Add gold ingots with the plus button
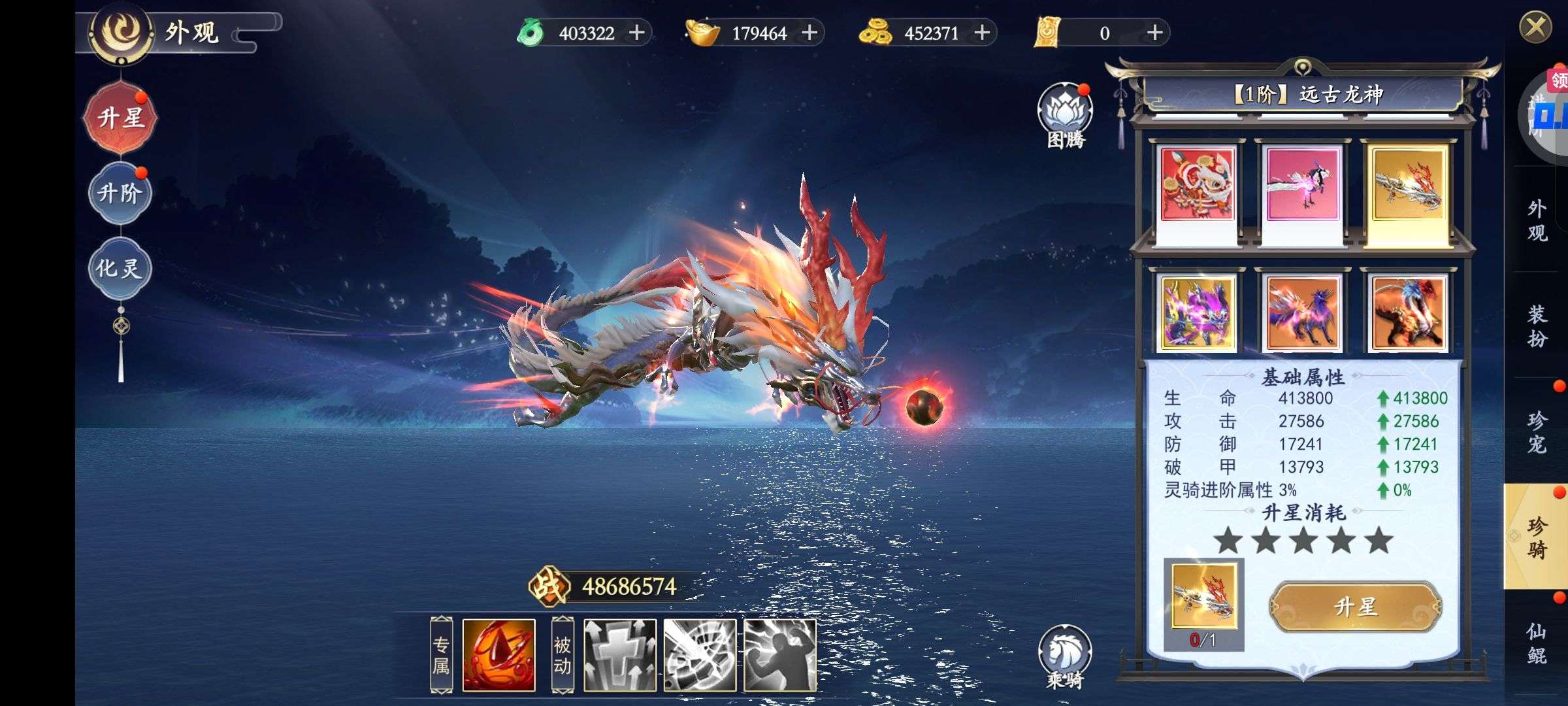Image resolution: width=1568 pixels, height=706 pixels. tap(809, 33)
